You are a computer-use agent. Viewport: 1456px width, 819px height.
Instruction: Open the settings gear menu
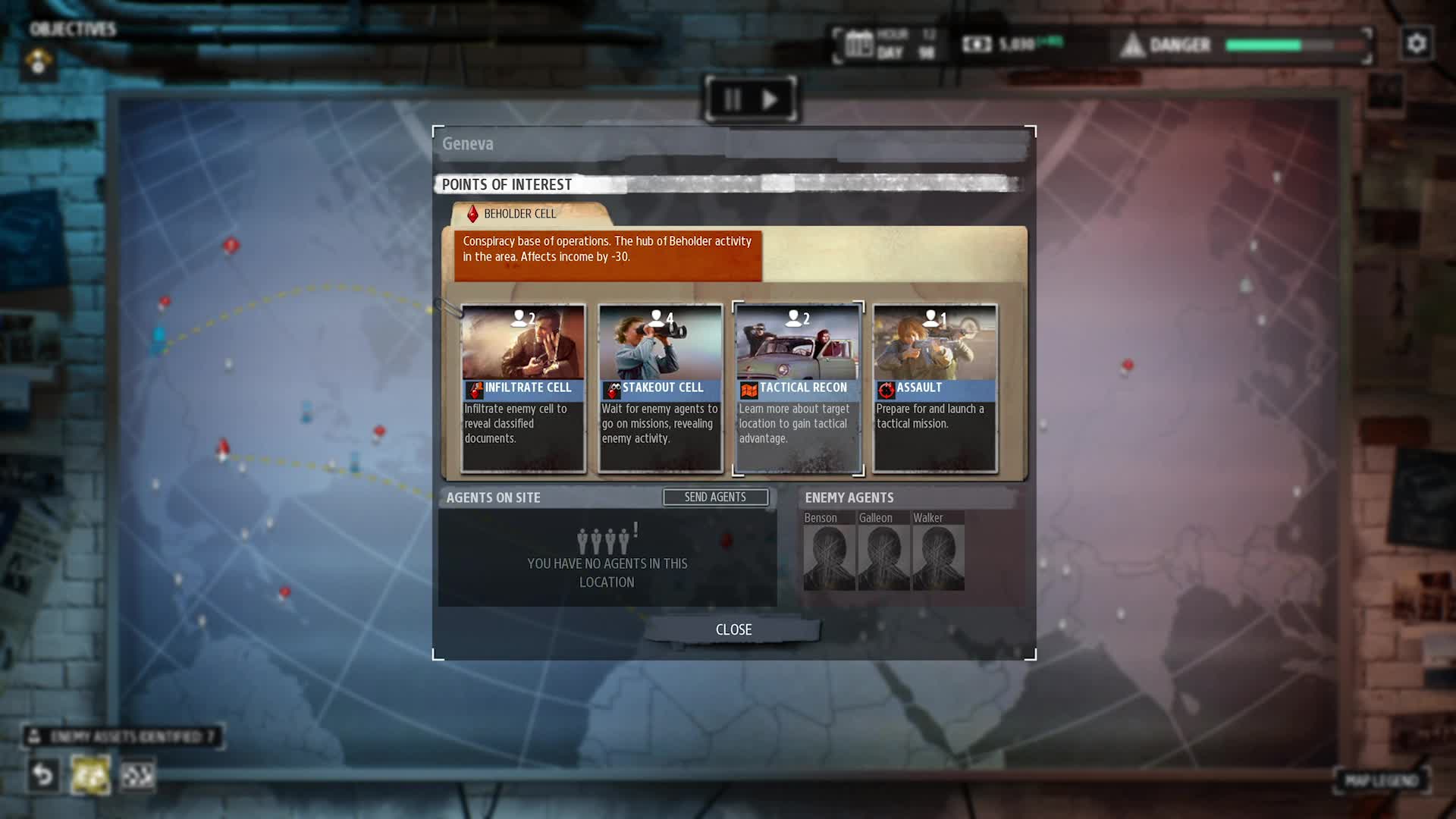1416,44
